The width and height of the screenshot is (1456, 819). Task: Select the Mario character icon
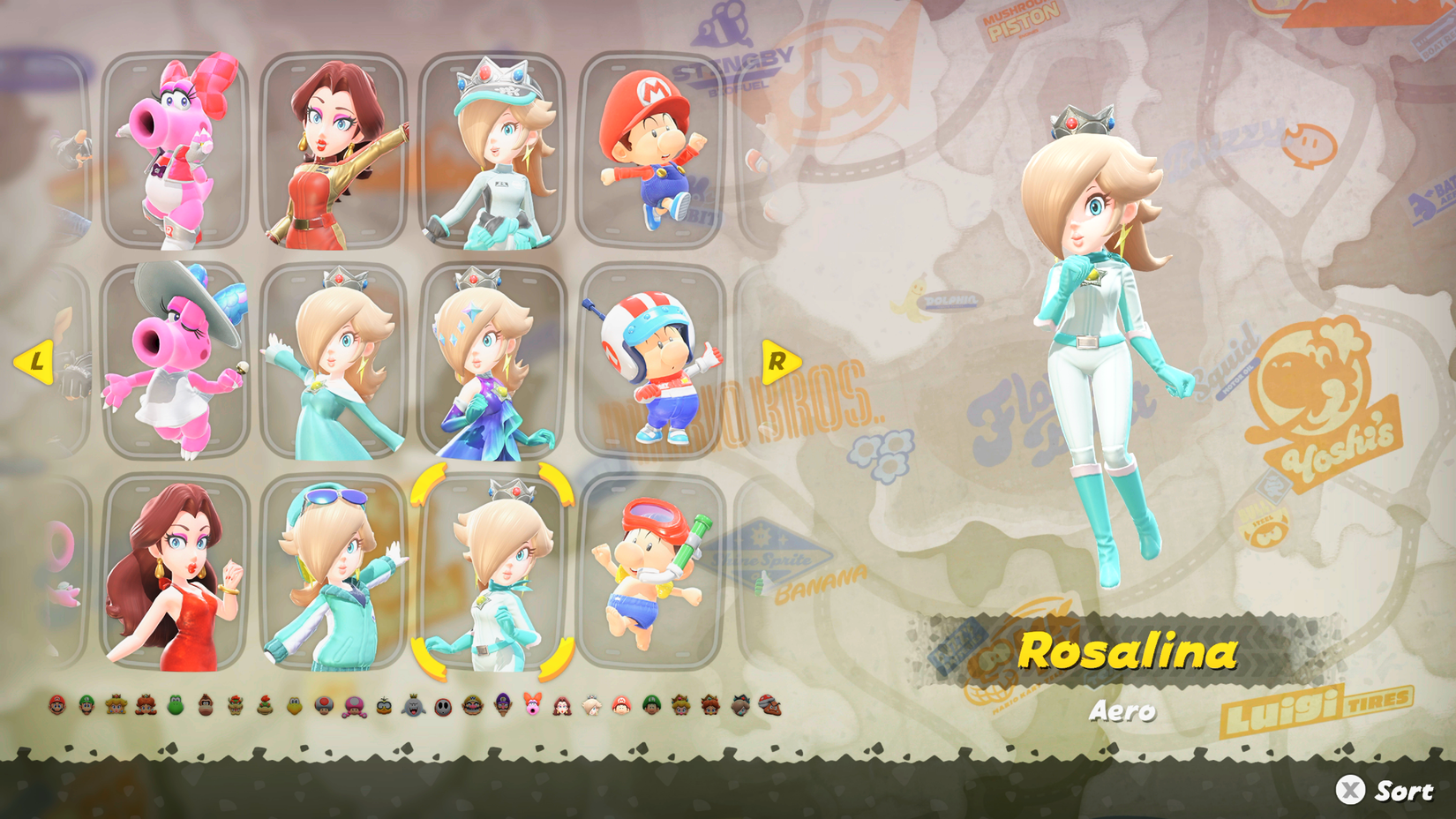[x=57, y=706]
